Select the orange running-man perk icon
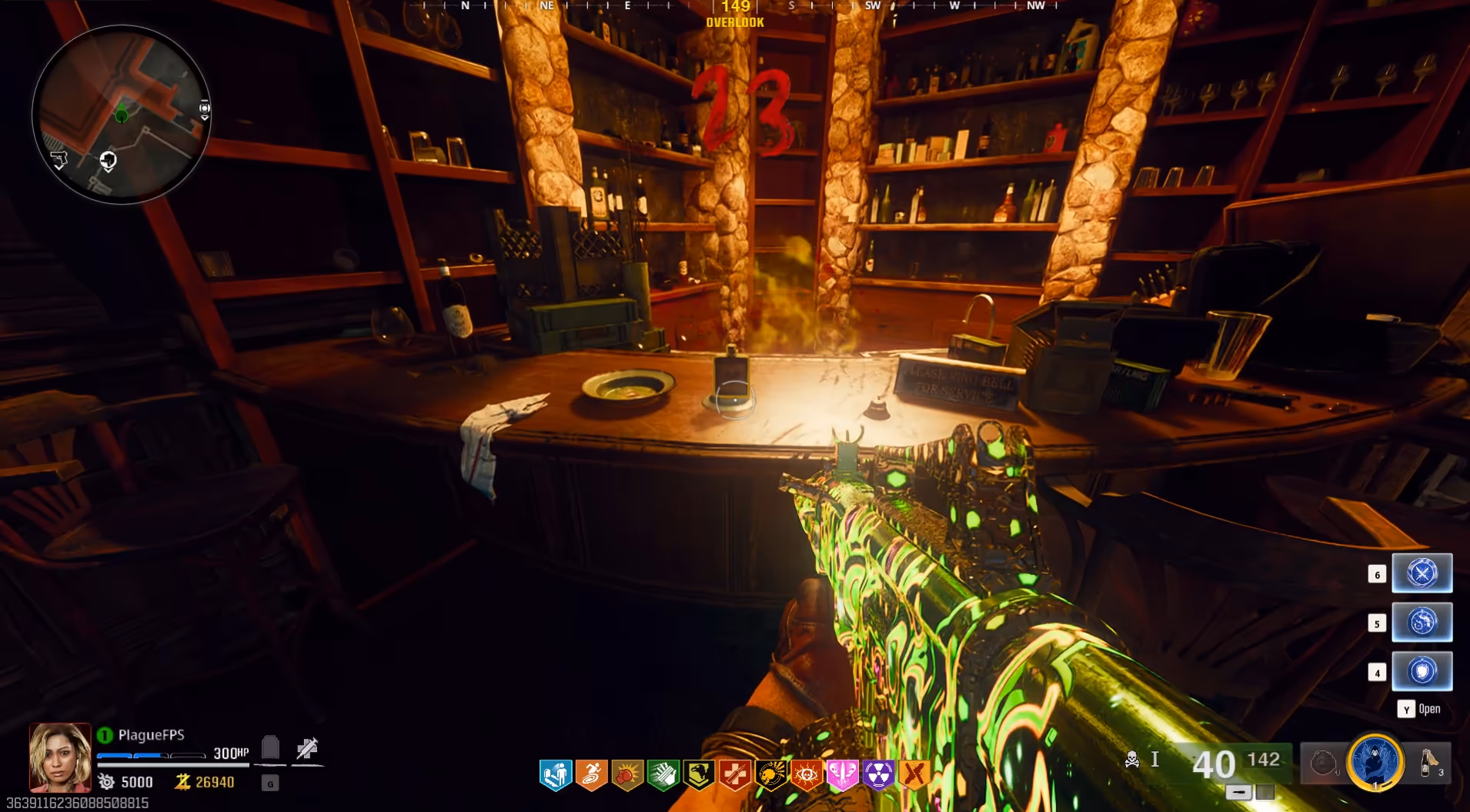 click(x=591, y=774)
